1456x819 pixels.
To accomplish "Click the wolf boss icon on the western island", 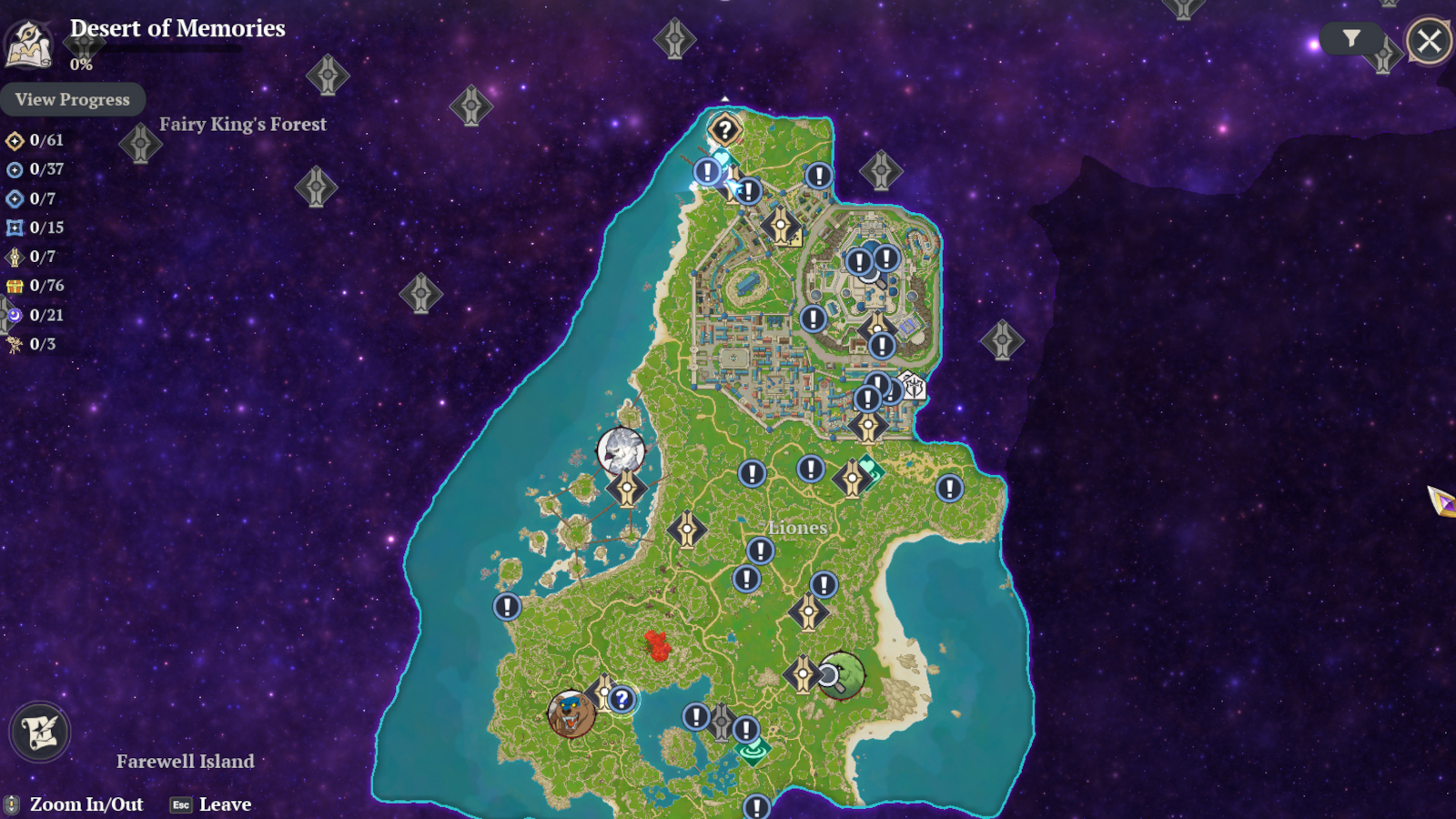I will (x=621, y=449).
